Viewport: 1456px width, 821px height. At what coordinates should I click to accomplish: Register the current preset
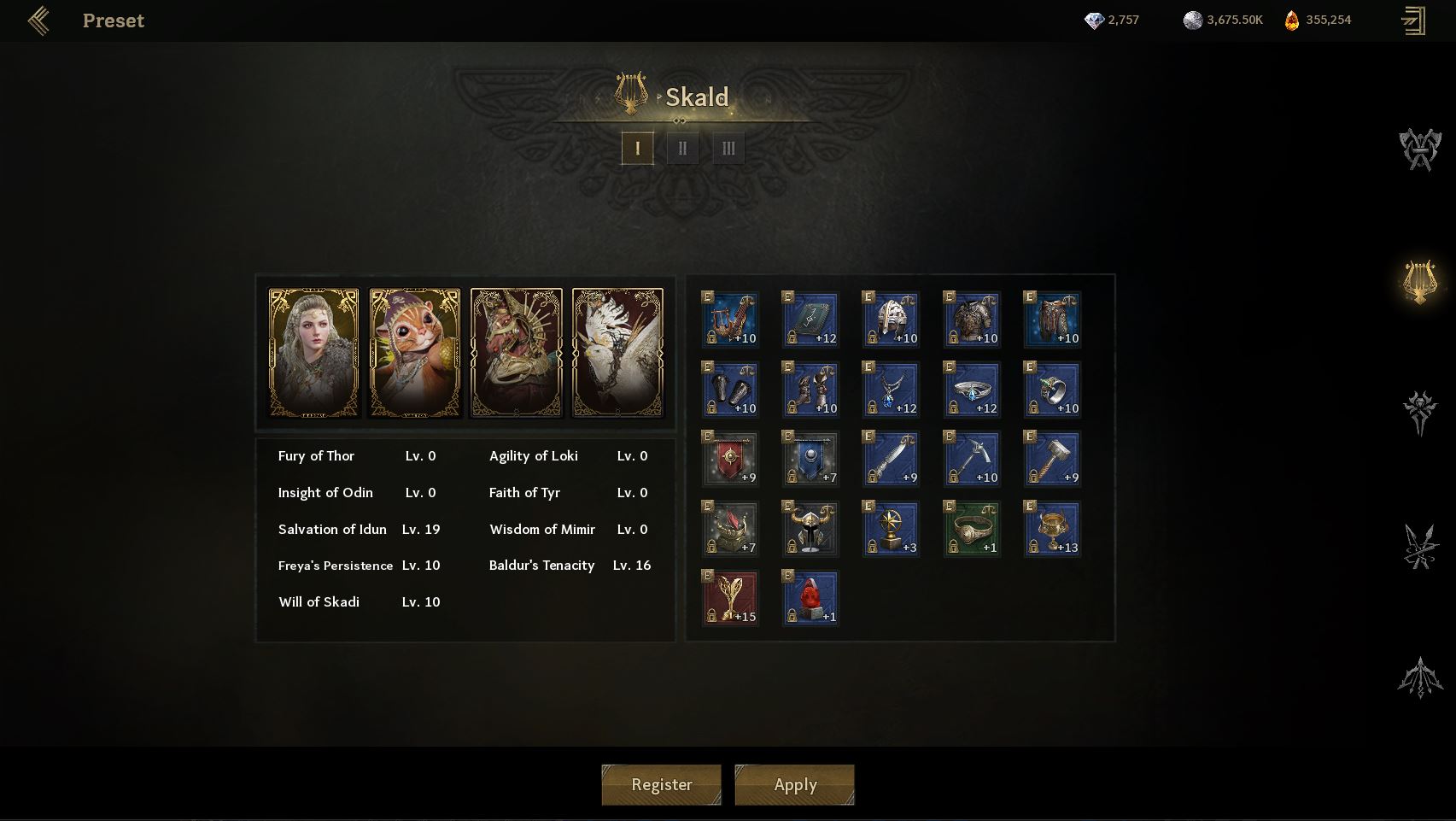[661, 784]
